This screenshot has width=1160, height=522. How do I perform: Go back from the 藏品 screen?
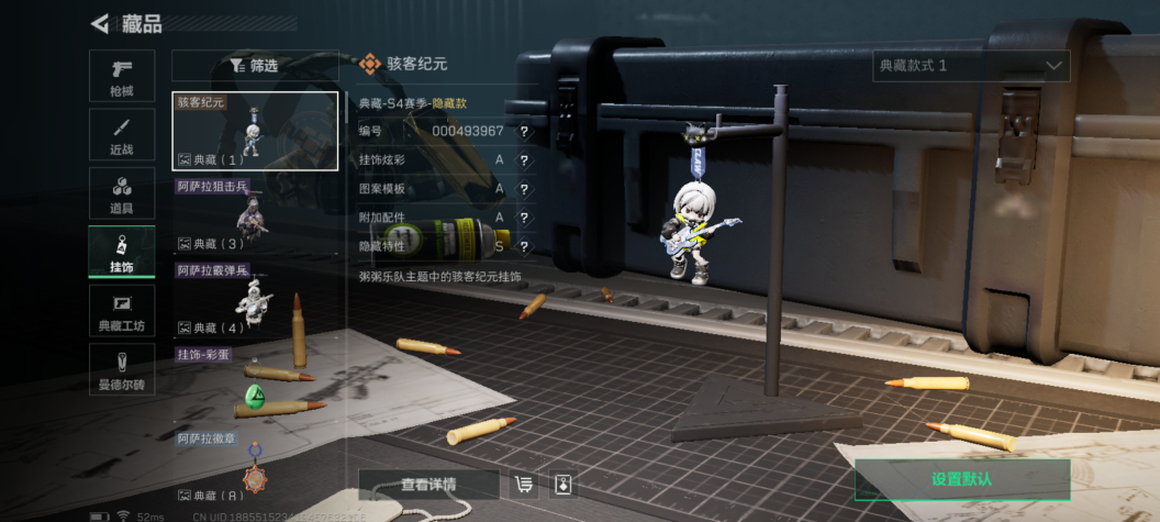pos(100,24)
